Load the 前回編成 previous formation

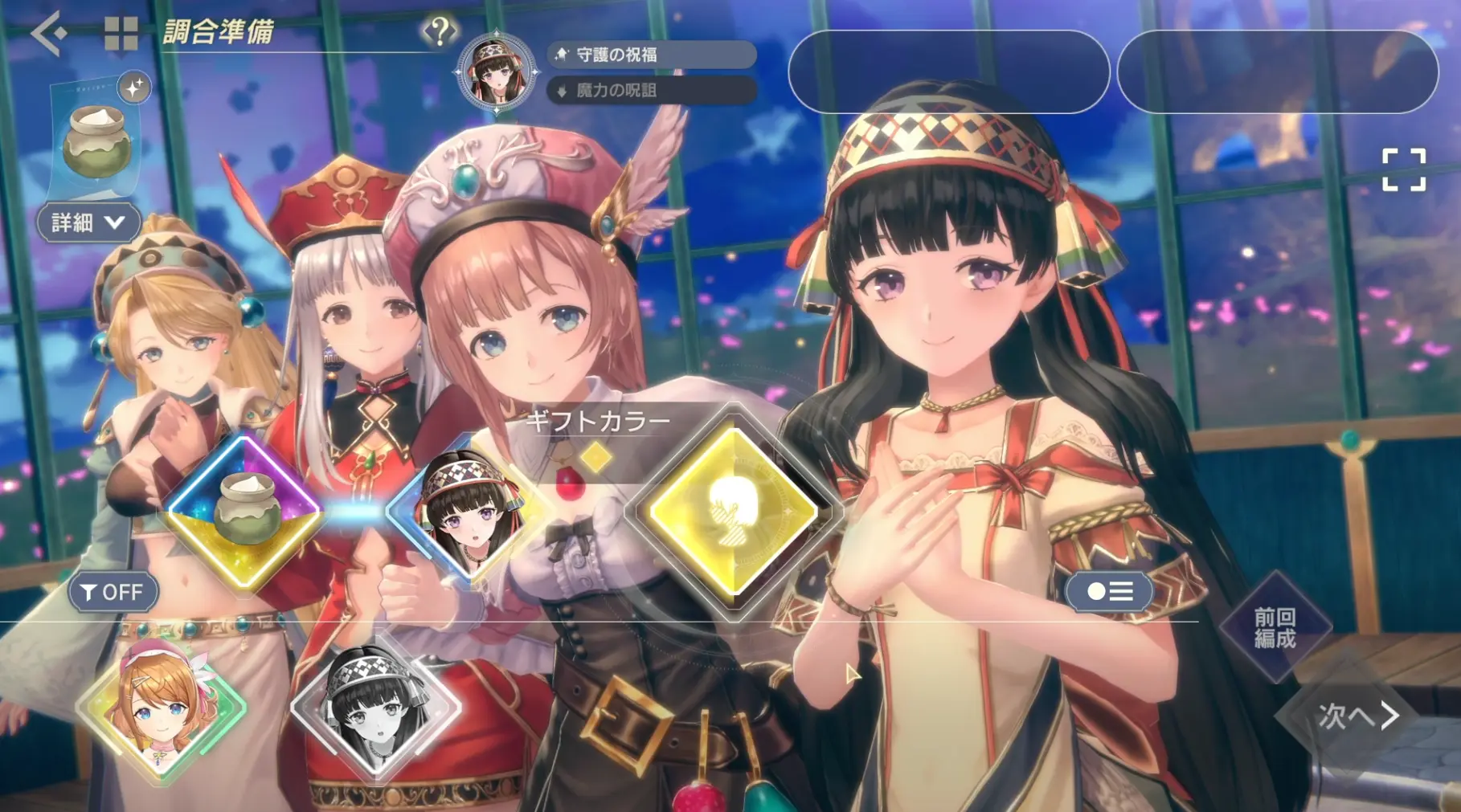coord(1275,627)
